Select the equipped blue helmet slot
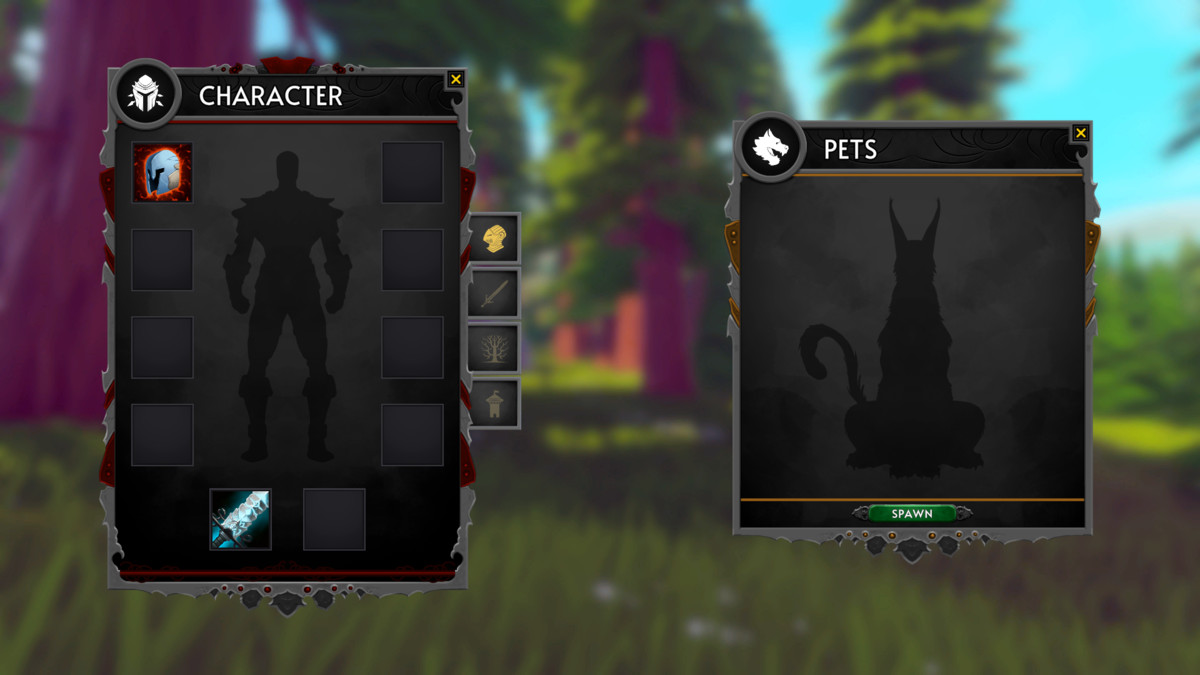 [162, 172]
